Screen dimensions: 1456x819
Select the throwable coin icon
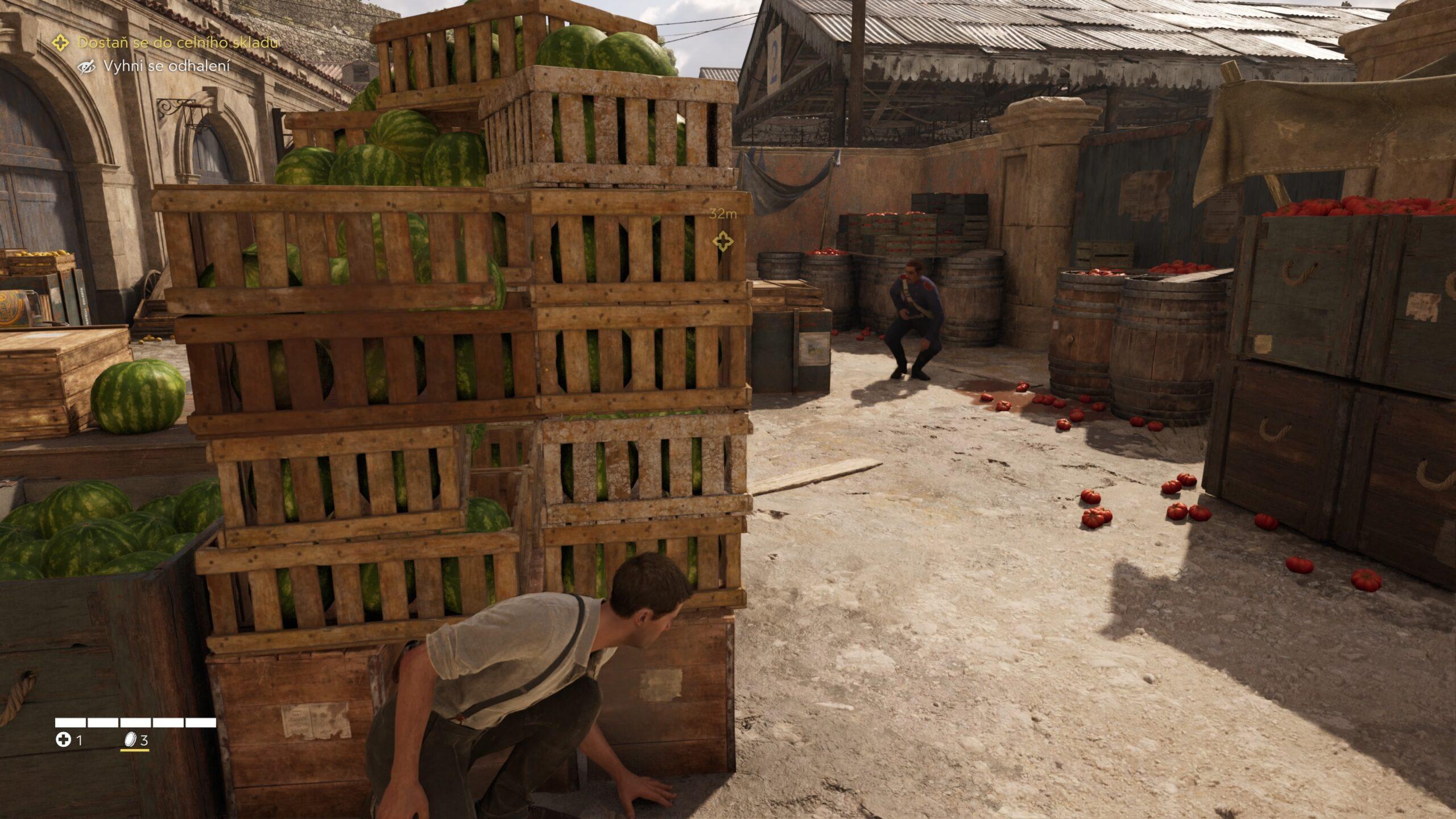(130, 739)
